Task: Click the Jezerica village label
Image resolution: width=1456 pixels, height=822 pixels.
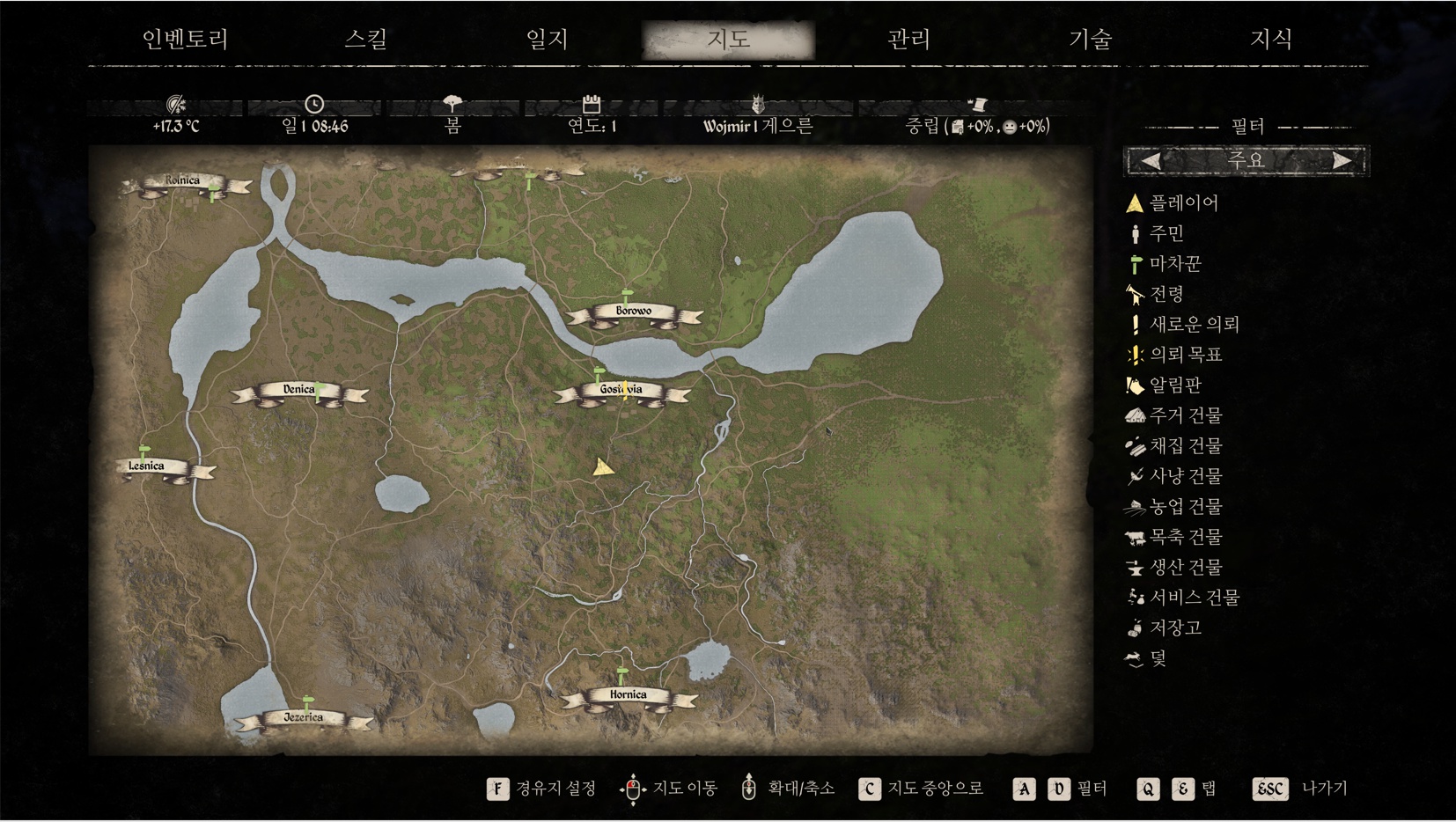Action: coord(303,718)
